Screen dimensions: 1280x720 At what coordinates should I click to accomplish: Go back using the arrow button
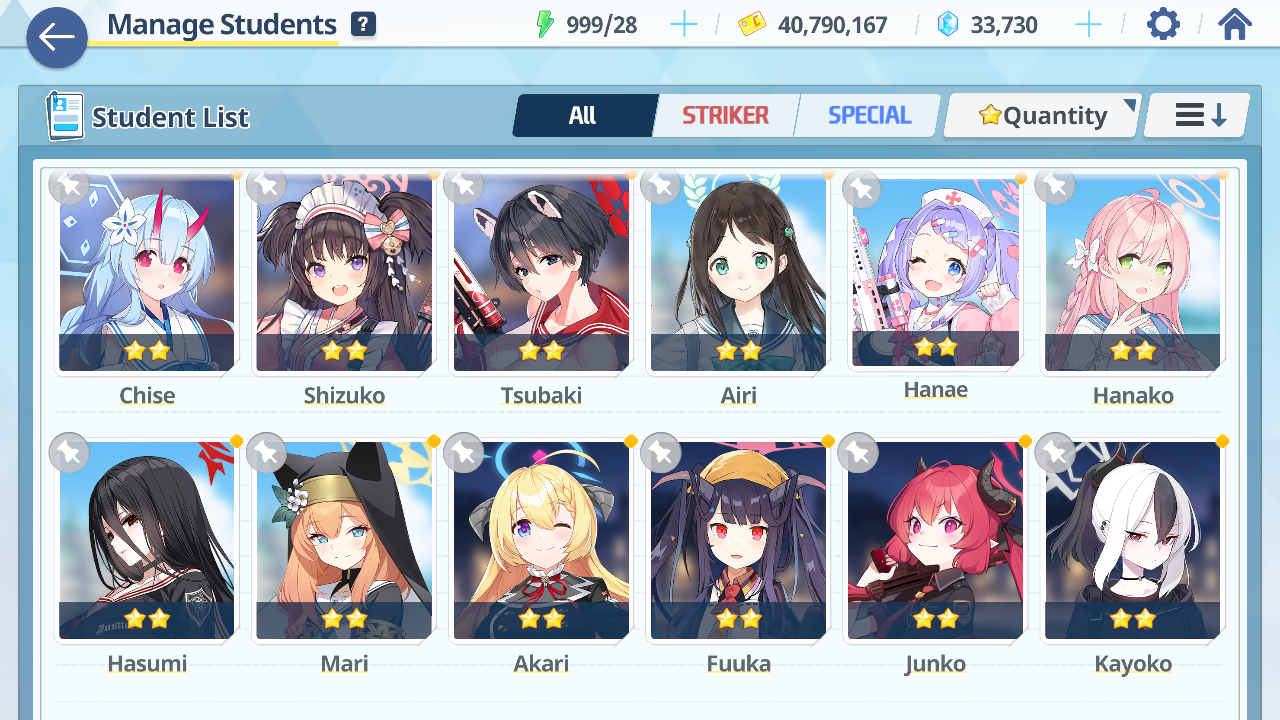point(57,38)
